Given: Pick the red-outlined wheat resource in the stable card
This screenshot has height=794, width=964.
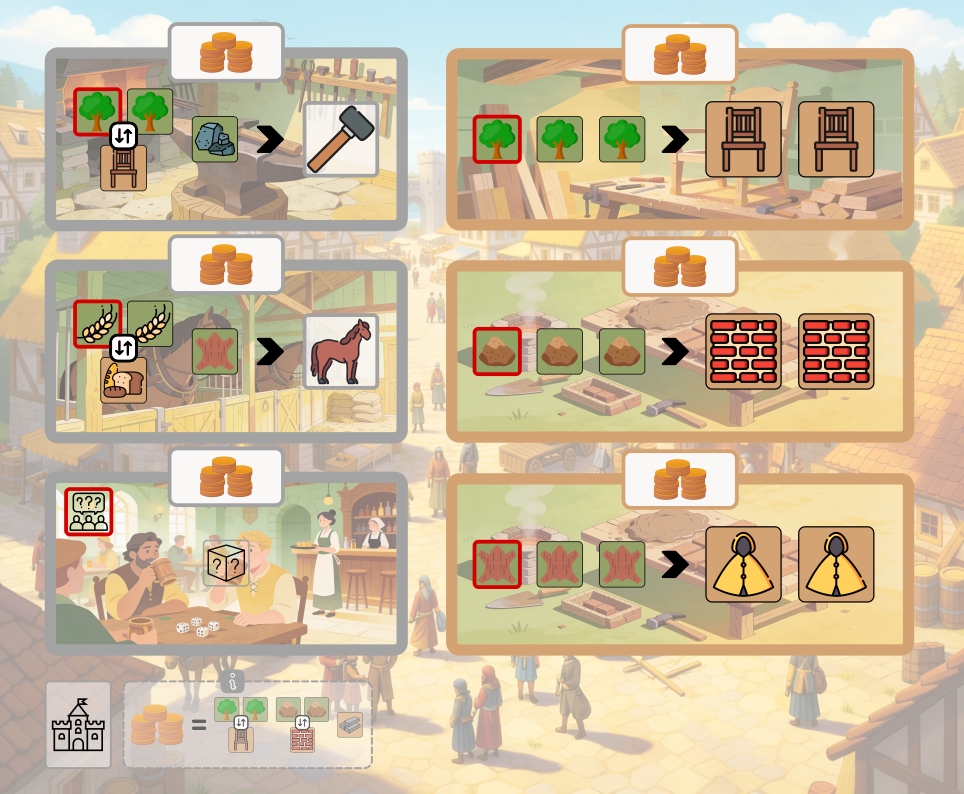Looking at the screenshot, I should pos(98,324).
